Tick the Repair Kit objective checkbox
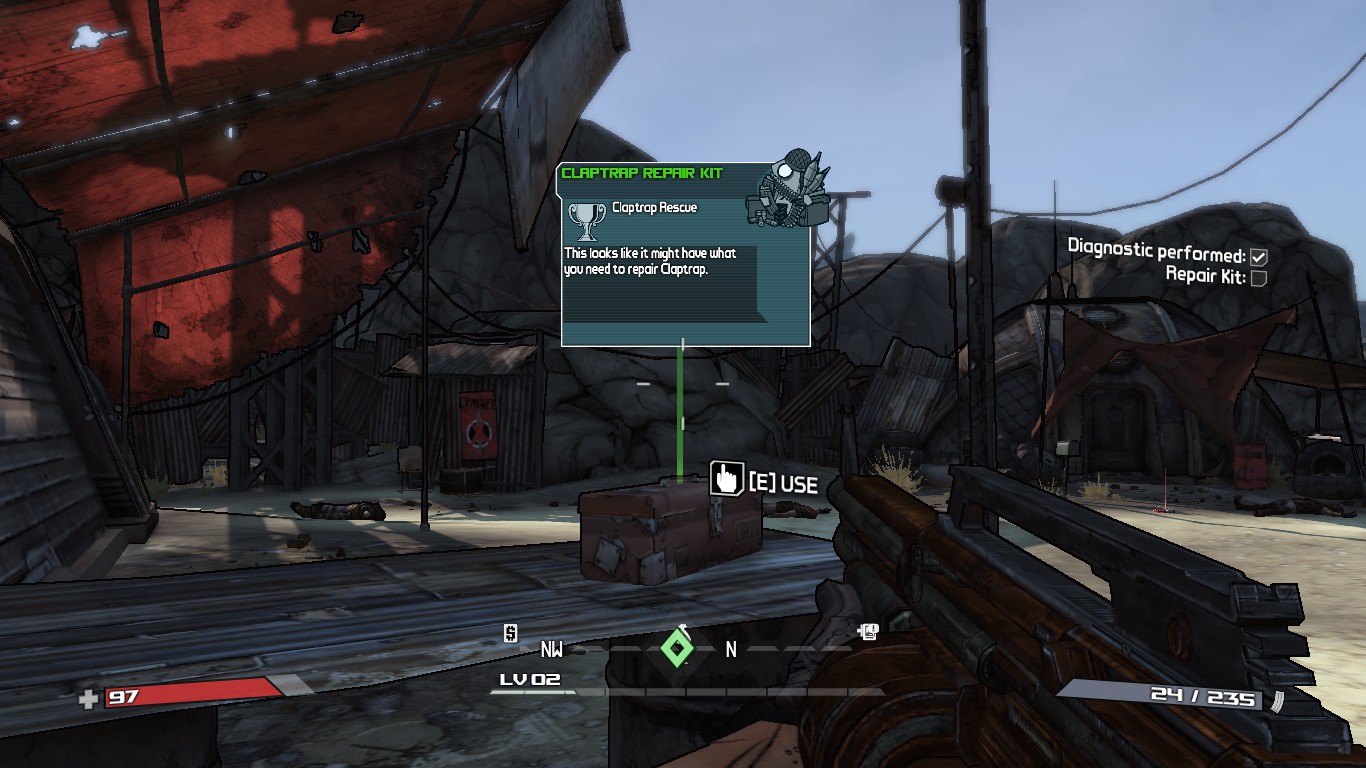Screen dimensions: 1366x768 [x=1259, y=278]
